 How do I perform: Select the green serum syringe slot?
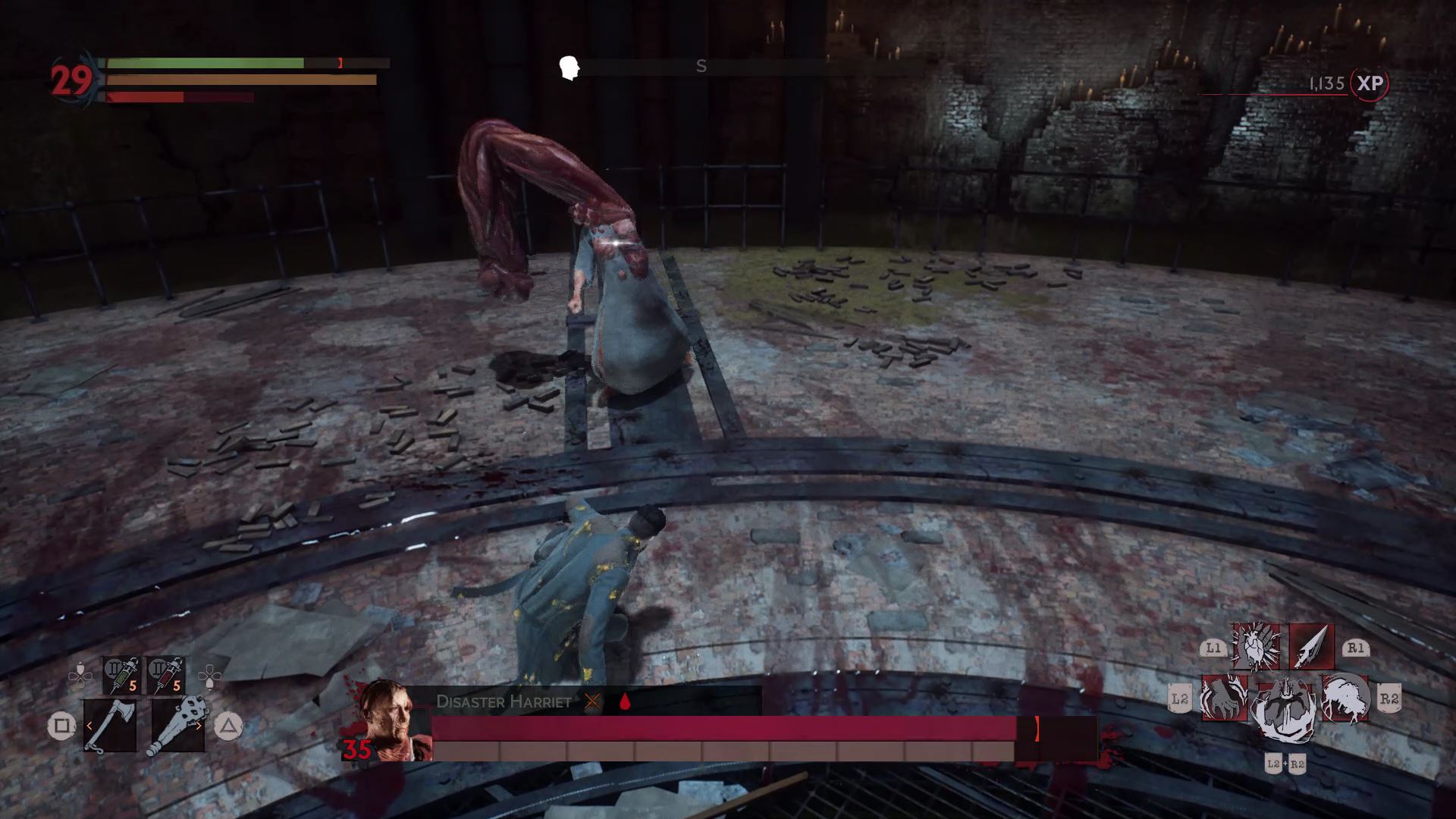[122, 676]
